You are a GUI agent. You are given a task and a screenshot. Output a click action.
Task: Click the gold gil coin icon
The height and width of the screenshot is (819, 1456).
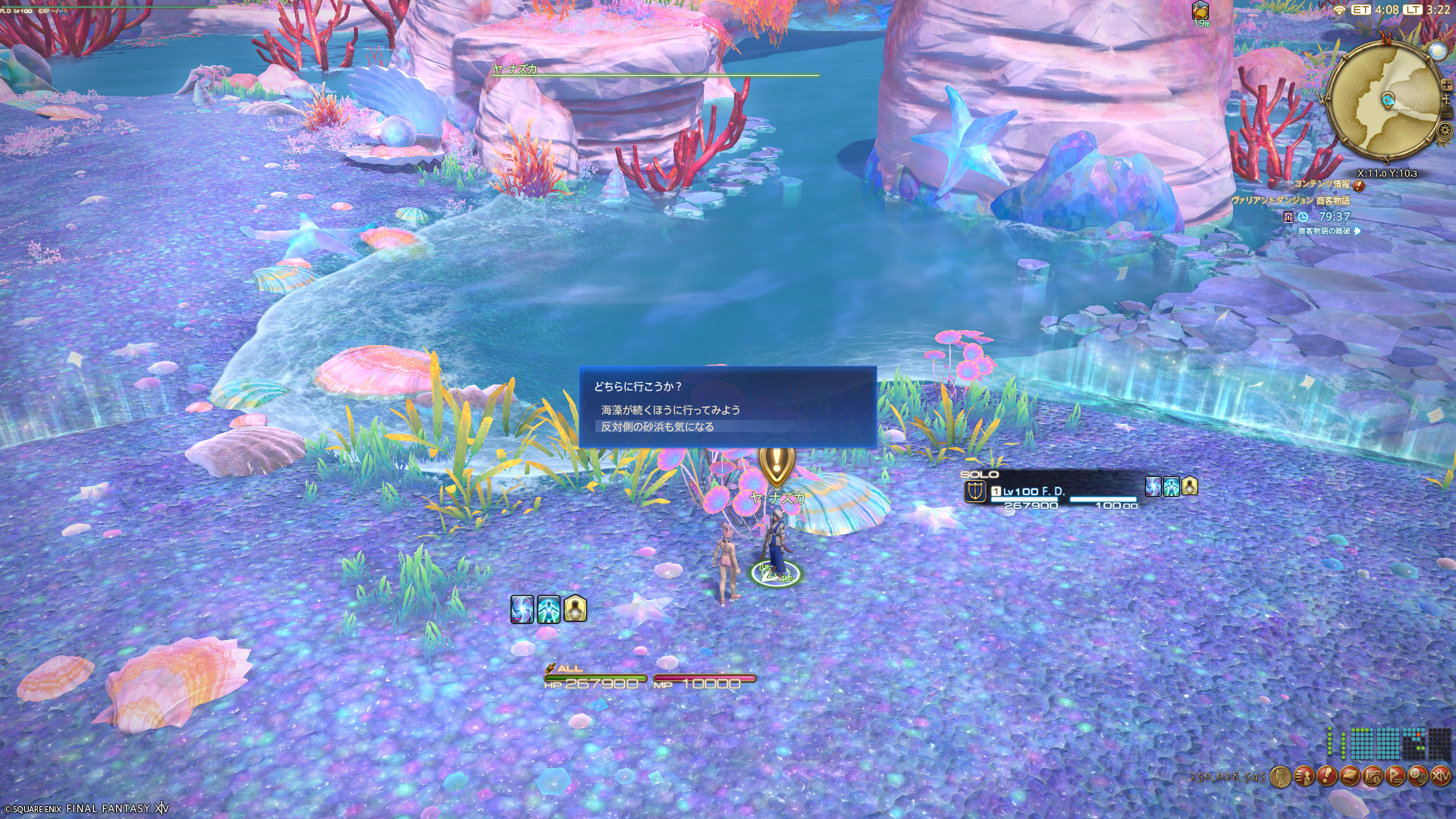(1280, 777)
